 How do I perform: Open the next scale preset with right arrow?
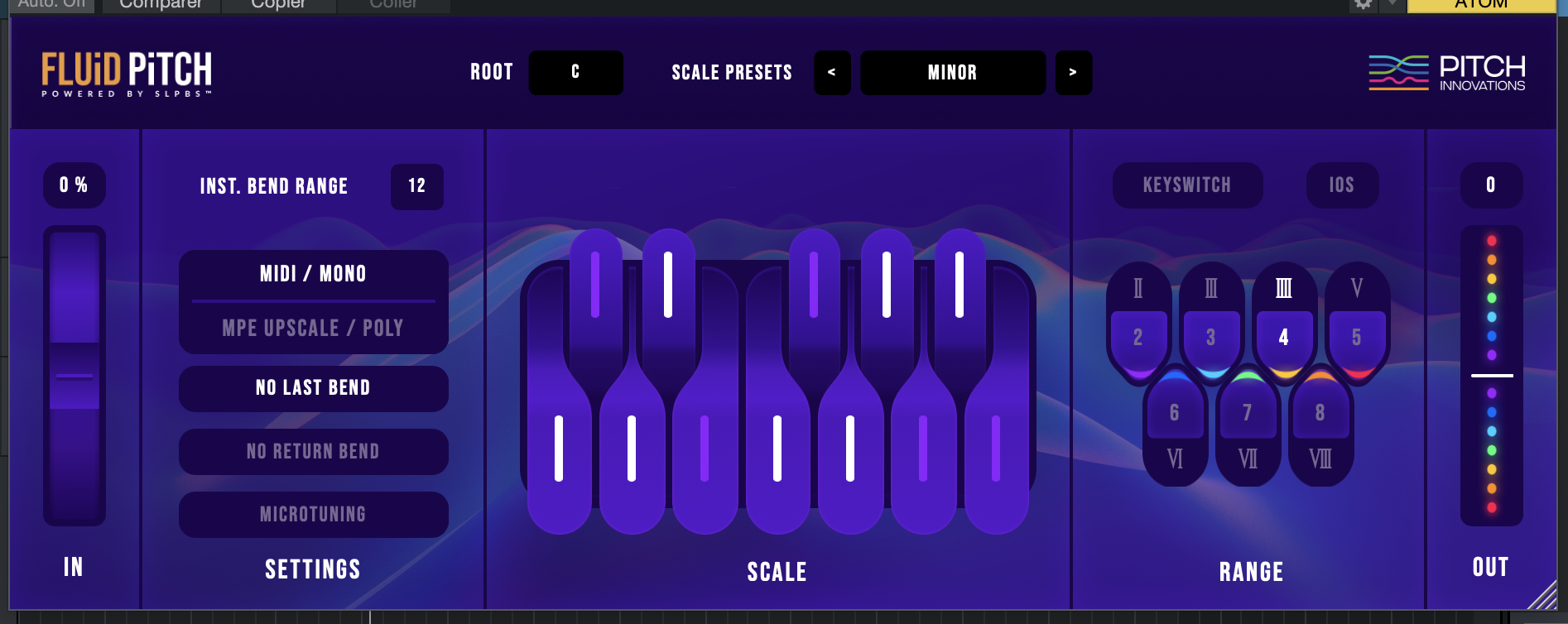click(1074, 73)
